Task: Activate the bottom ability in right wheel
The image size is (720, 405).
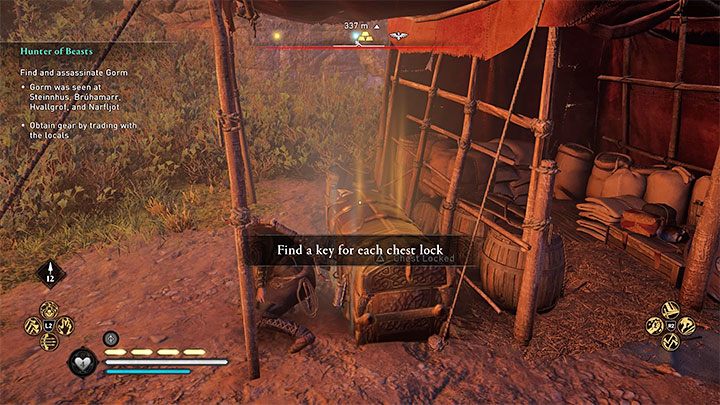Action: point(671,341)
